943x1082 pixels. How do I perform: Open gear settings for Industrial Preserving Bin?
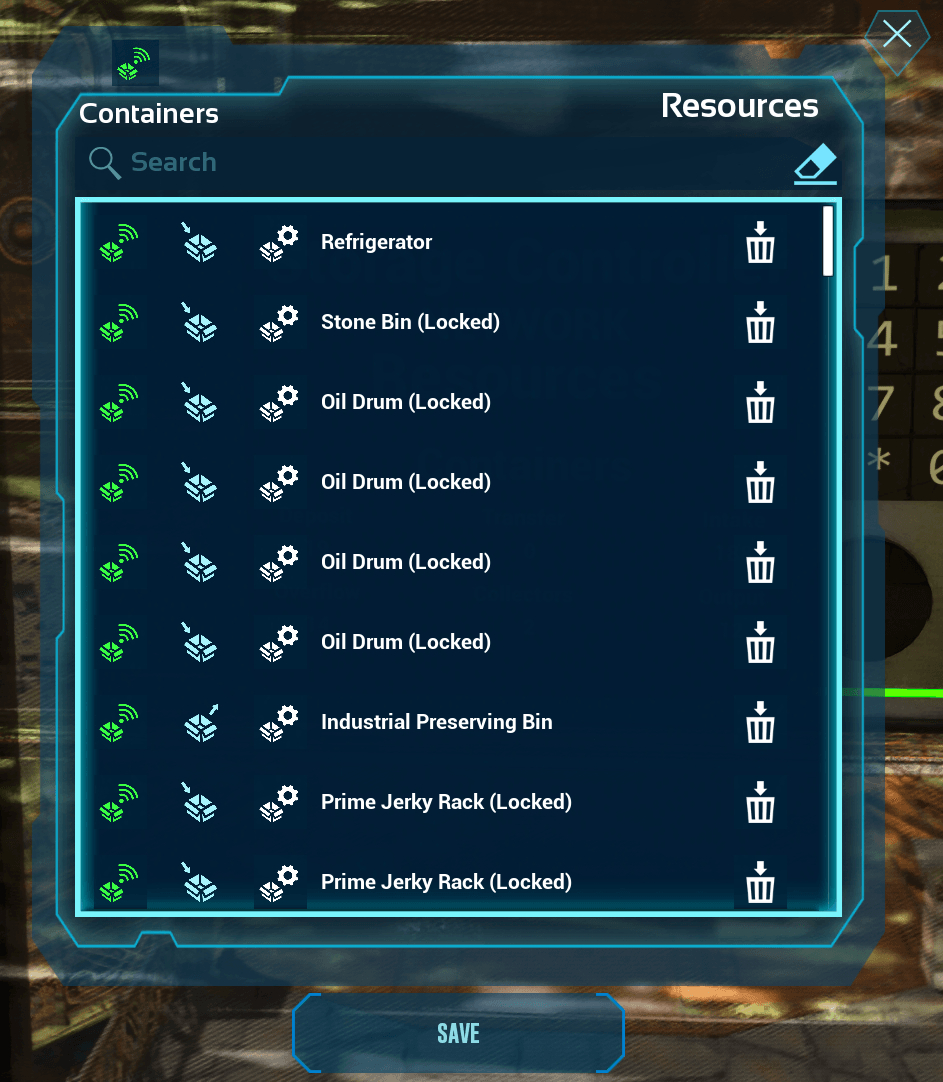(x=279, y=722)
